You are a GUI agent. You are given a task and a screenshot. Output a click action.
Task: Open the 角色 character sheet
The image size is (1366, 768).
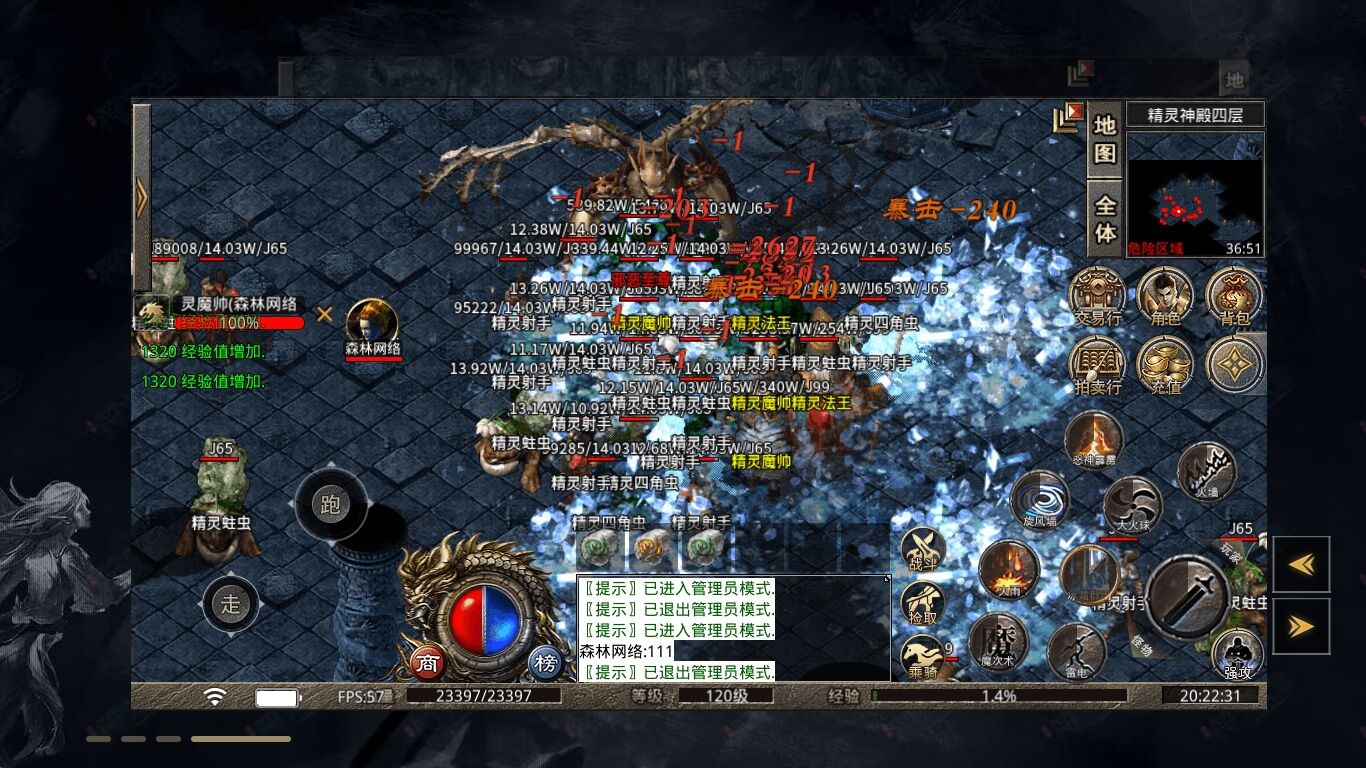[x=1165, y=296]
